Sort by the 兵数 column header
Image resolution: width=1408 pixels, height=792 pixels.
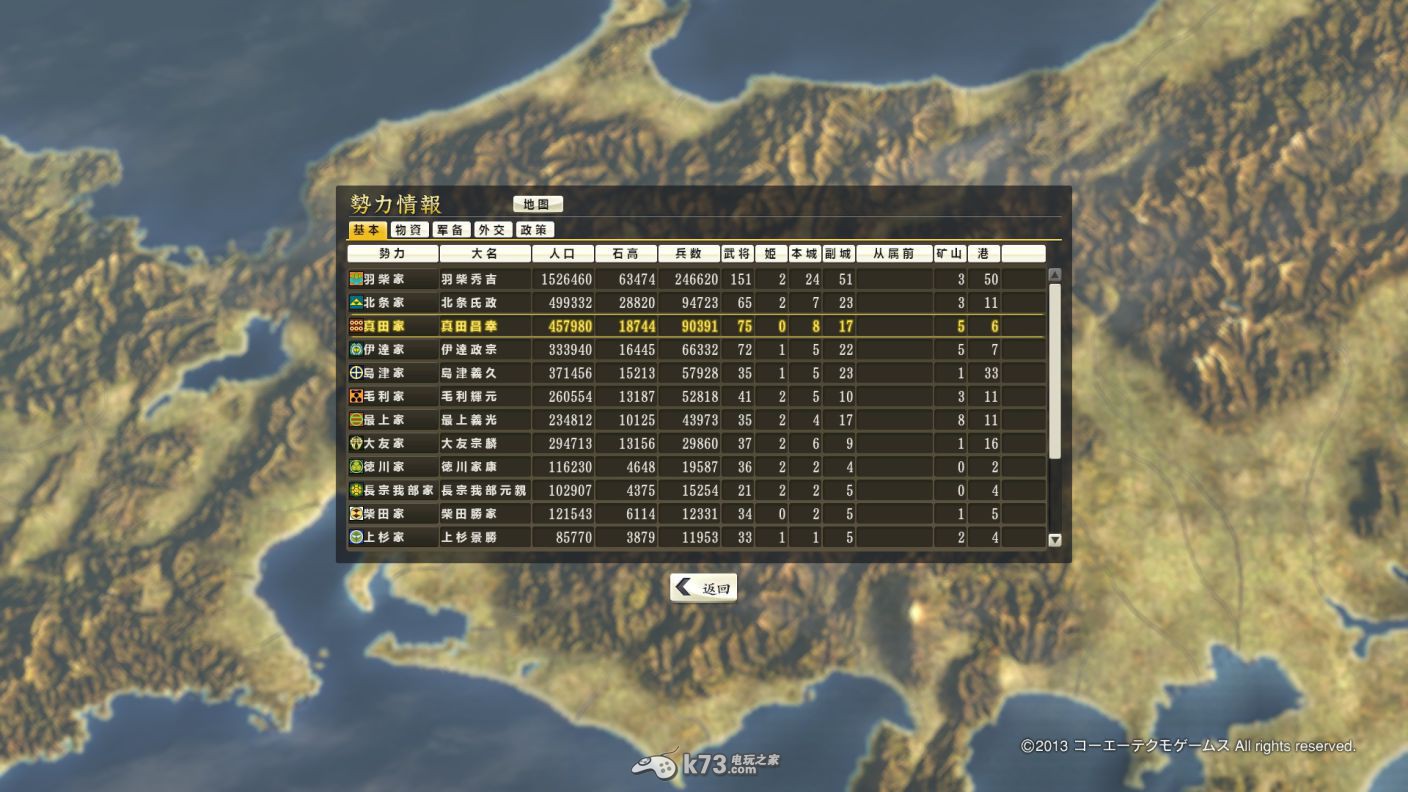pos(689,254)
